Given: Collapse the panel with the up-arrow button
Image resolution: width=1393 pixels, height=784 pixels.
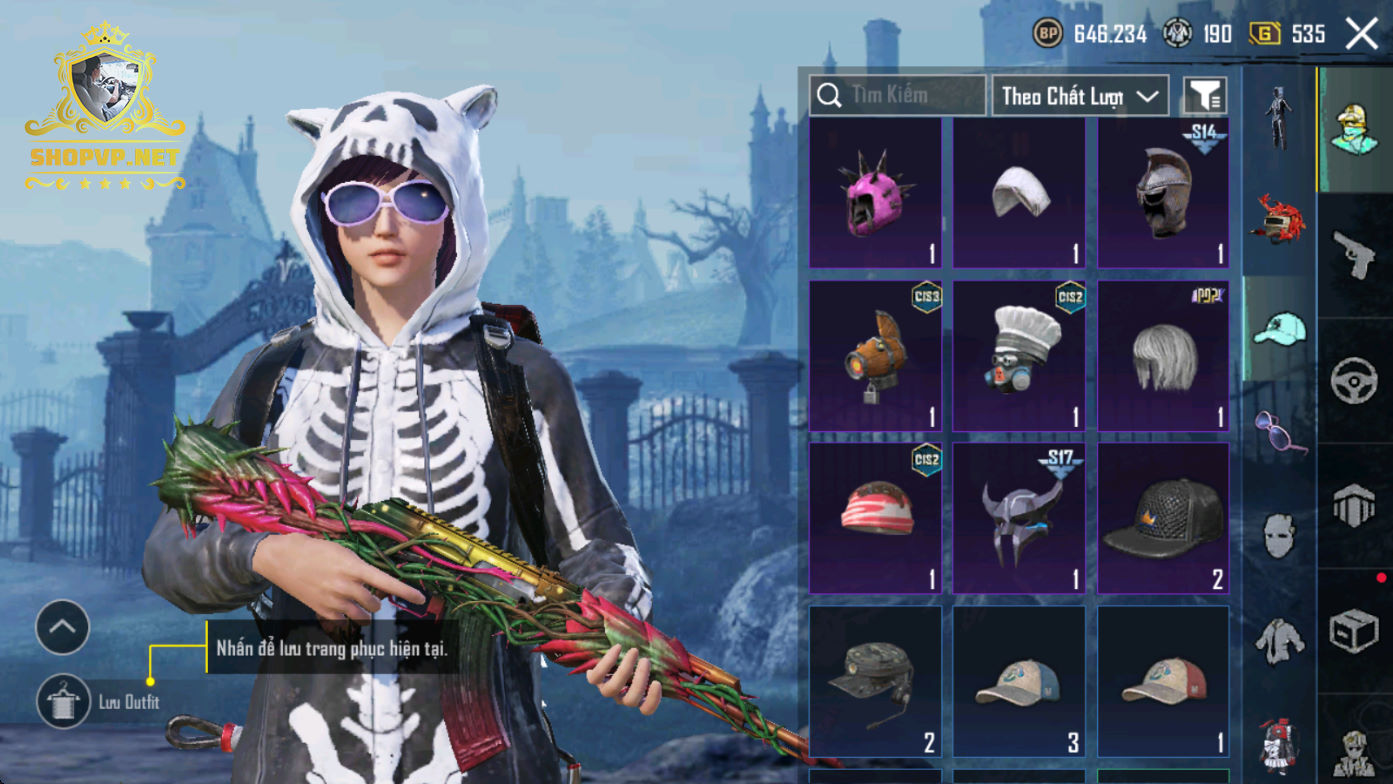Looking at the screenshot, I should click(x=63, y=627).
